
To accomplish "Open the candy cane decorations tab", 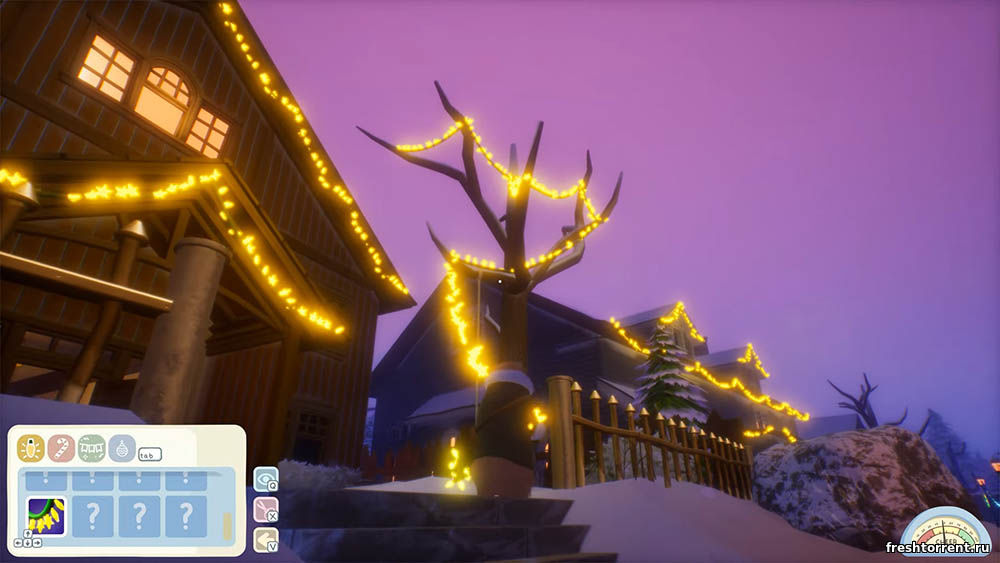I will click(61, 447).
